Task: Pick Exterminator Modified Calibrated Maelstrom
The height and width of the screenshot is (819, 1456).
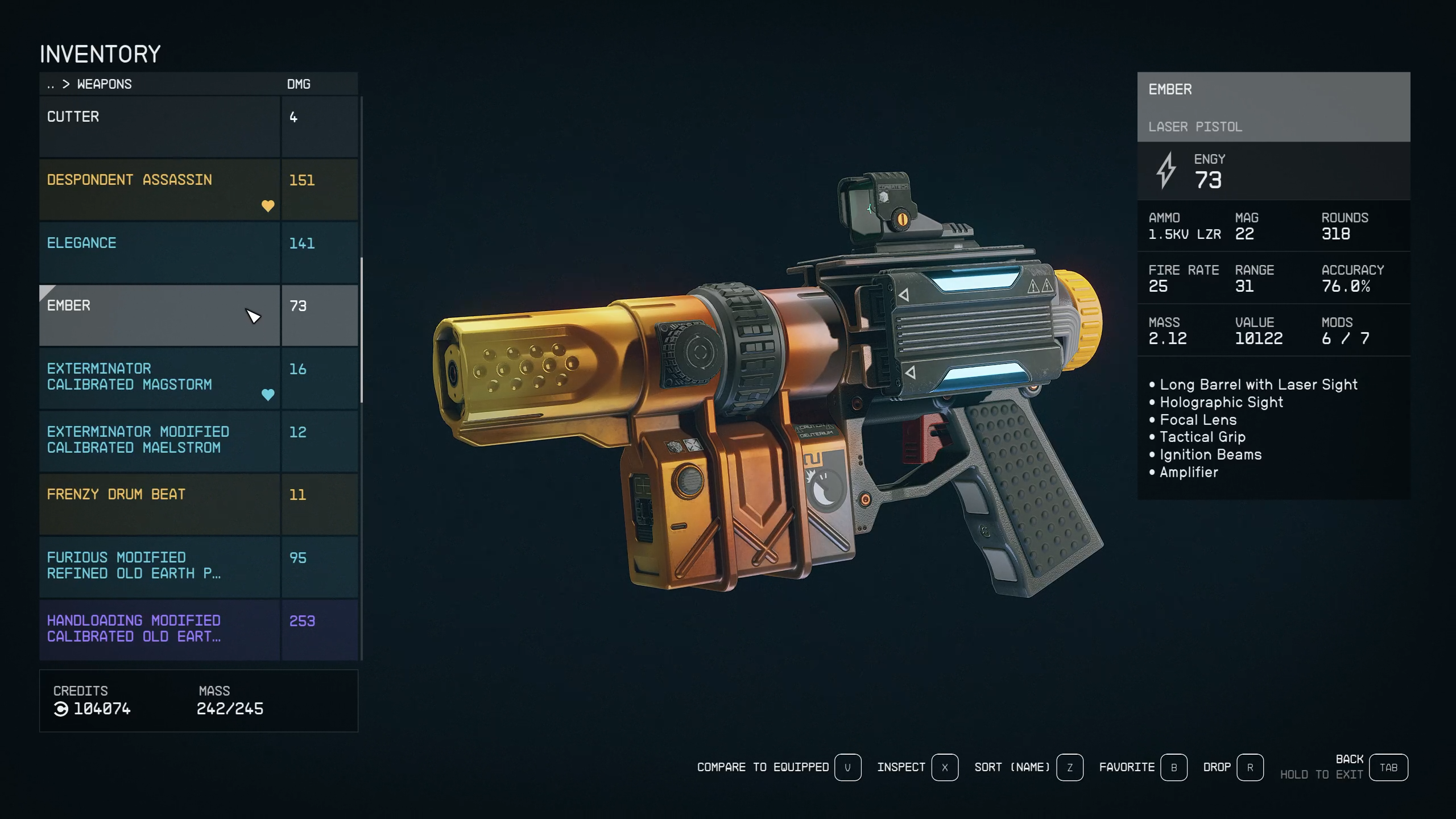Action: click(159, 440)
